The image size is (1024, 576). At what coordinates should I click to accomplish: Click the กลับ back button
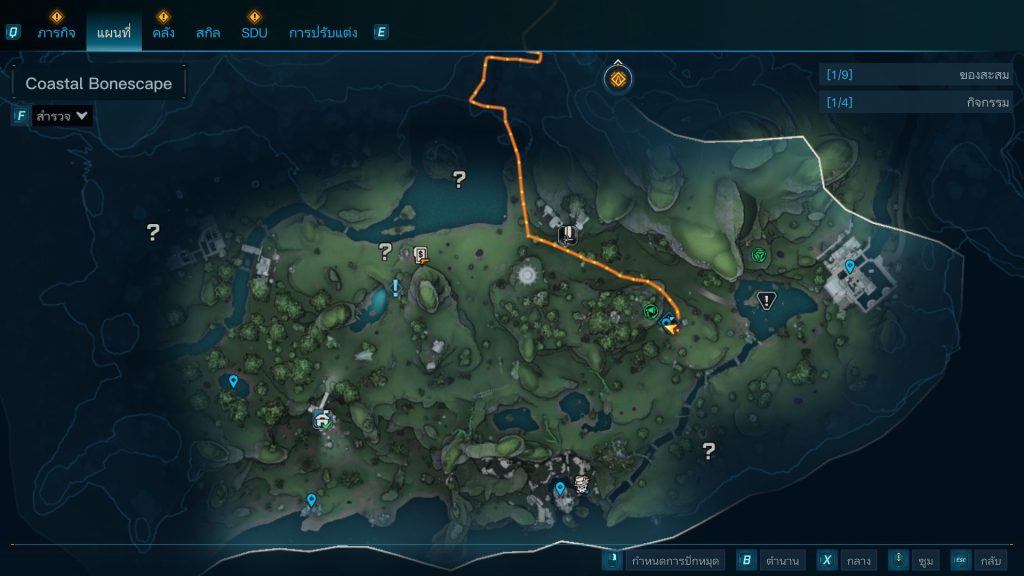[980, 560]
